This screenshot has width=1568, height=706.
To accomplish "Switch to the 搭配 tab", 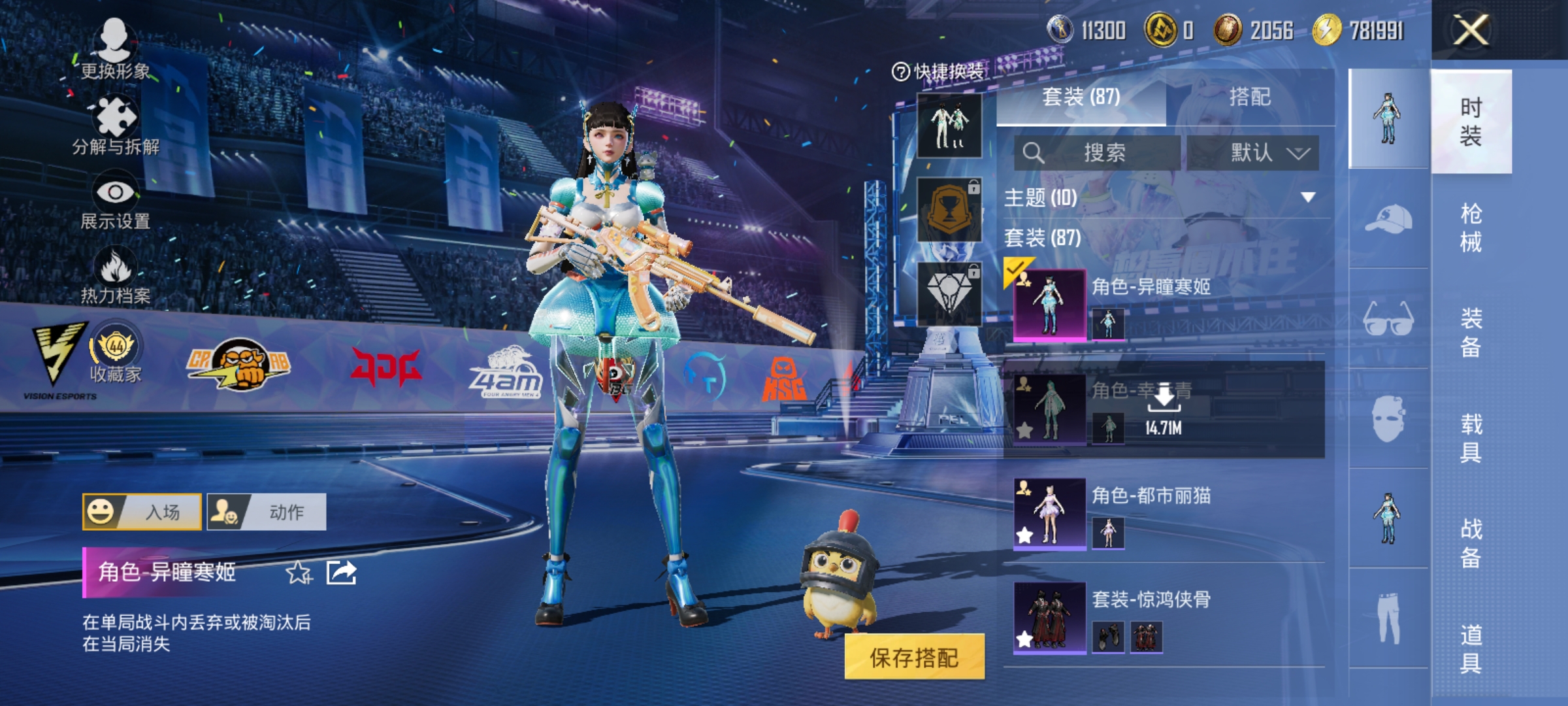I will pyautogui.click(x=1250, y=97).
